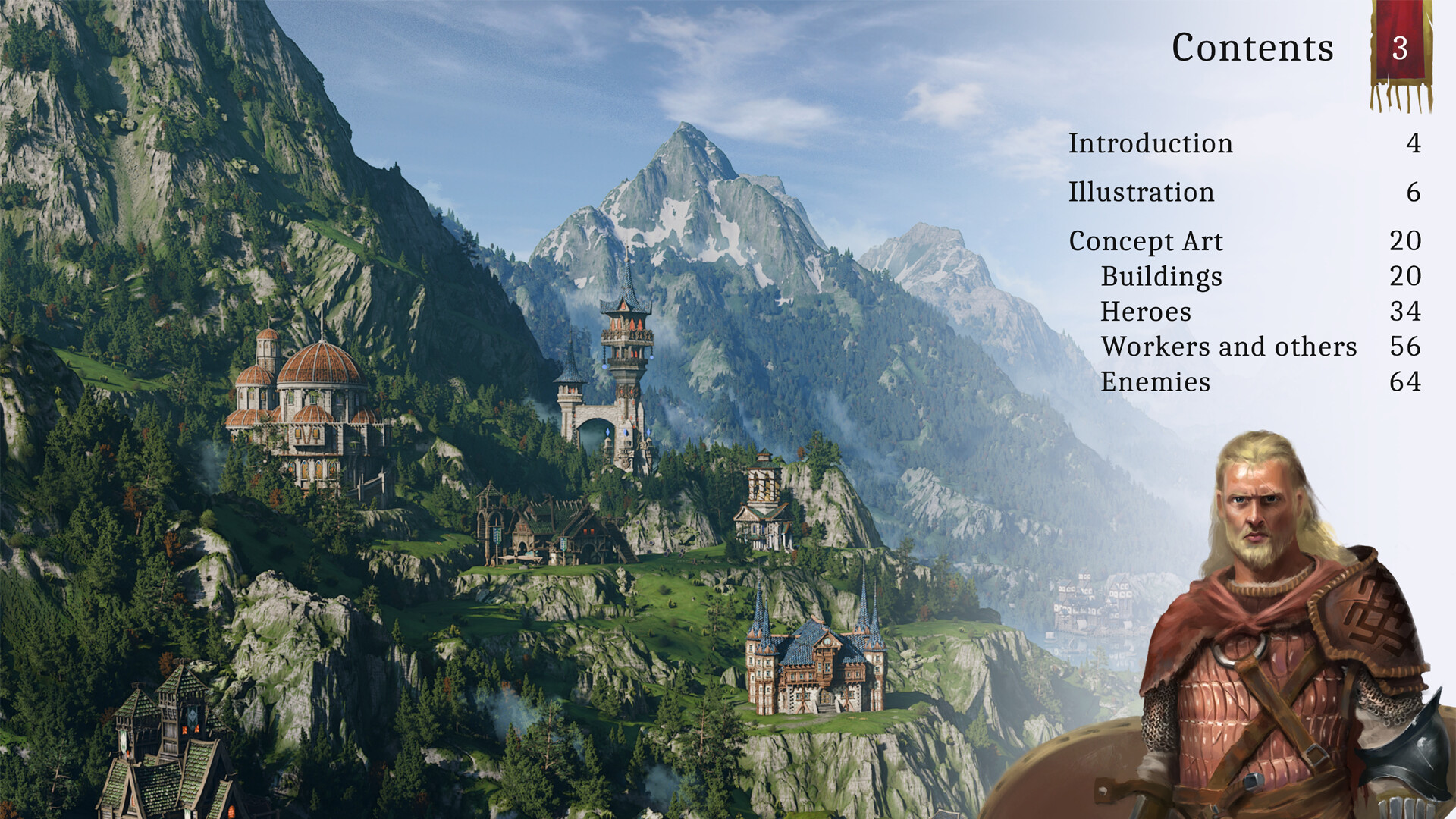Select the Concept Art contents entry
Screen dimensions: 1456x819
1146,241
